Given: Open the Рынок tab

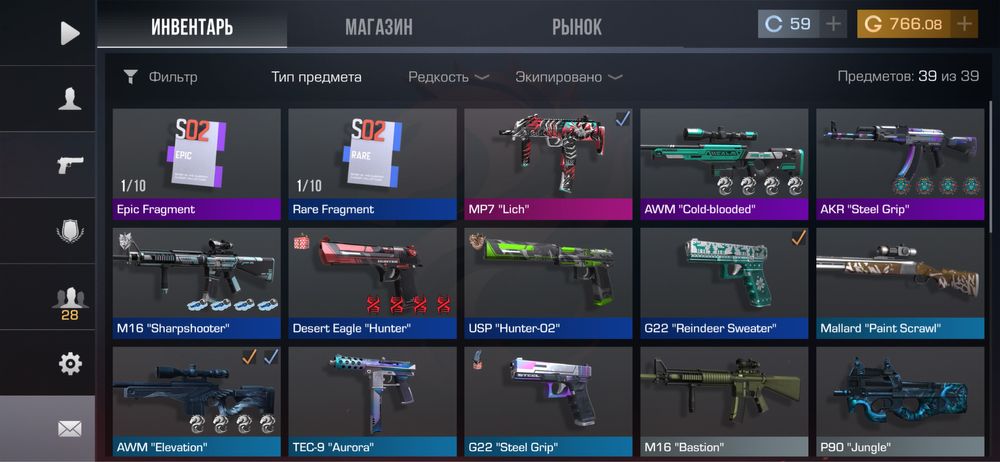Looking at the screenshot, I should pos(577,27).
